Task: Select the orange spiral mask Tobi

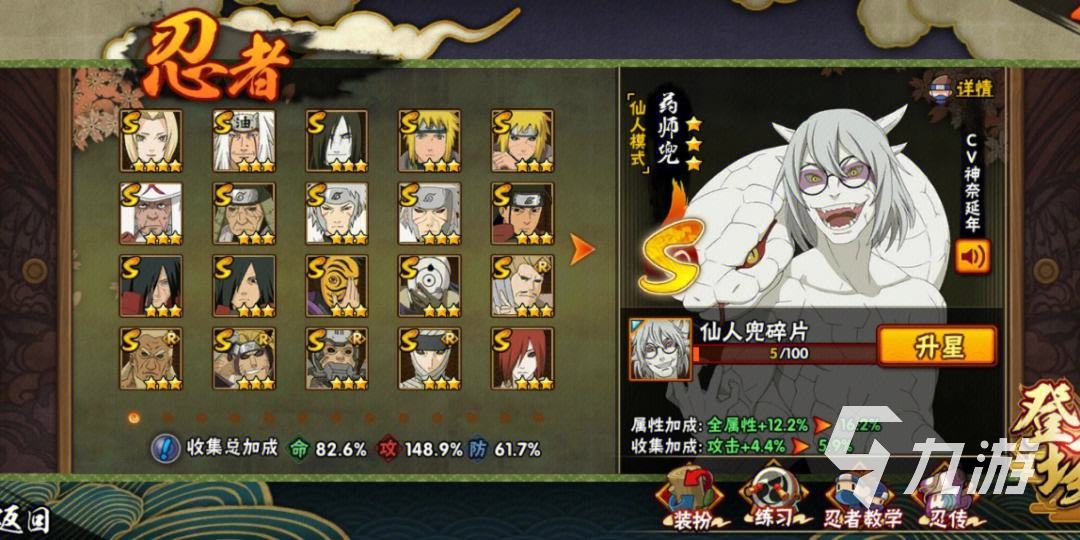Action: (336, 285)
